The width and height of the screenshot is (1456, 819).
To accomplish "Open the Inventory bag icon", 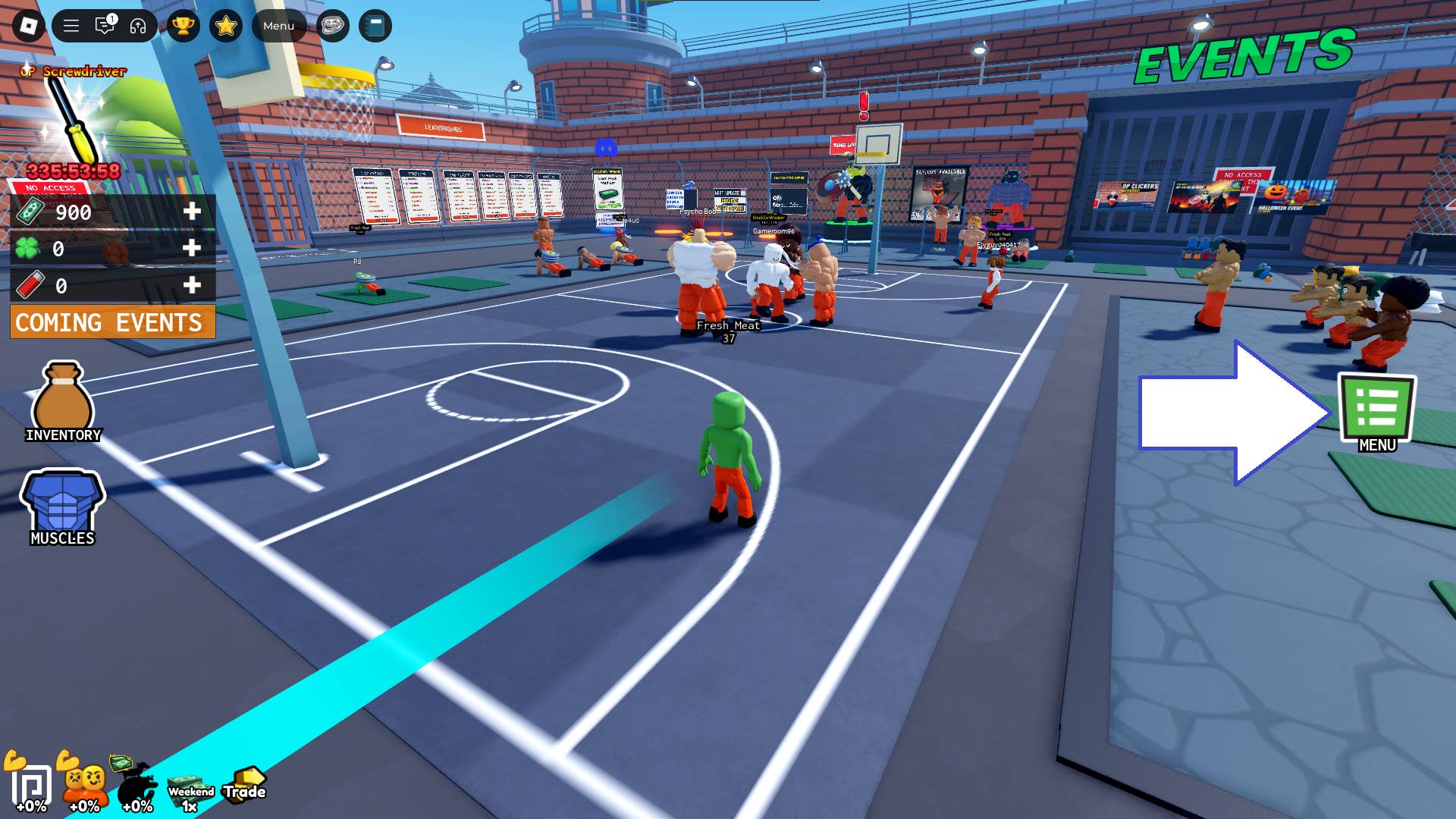I will (62, 394).
